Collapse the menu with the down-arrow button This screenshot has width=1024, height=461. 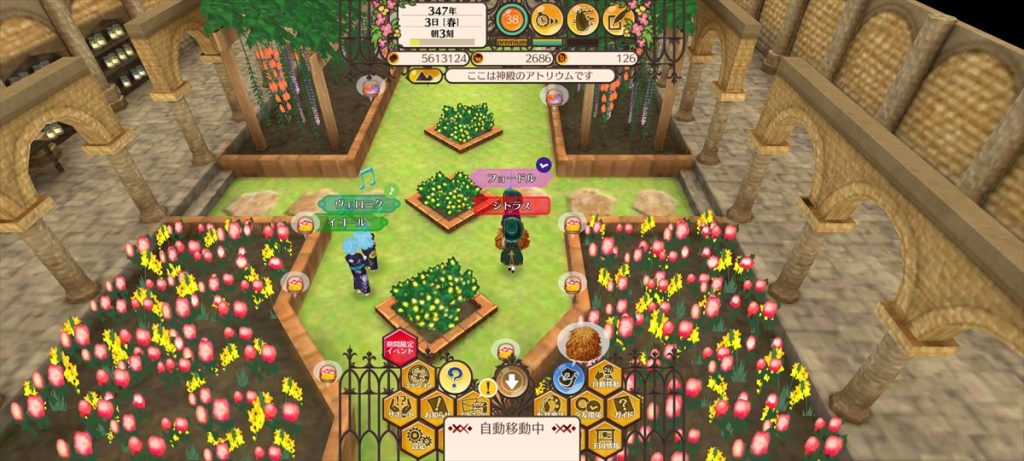click(512, 382)
